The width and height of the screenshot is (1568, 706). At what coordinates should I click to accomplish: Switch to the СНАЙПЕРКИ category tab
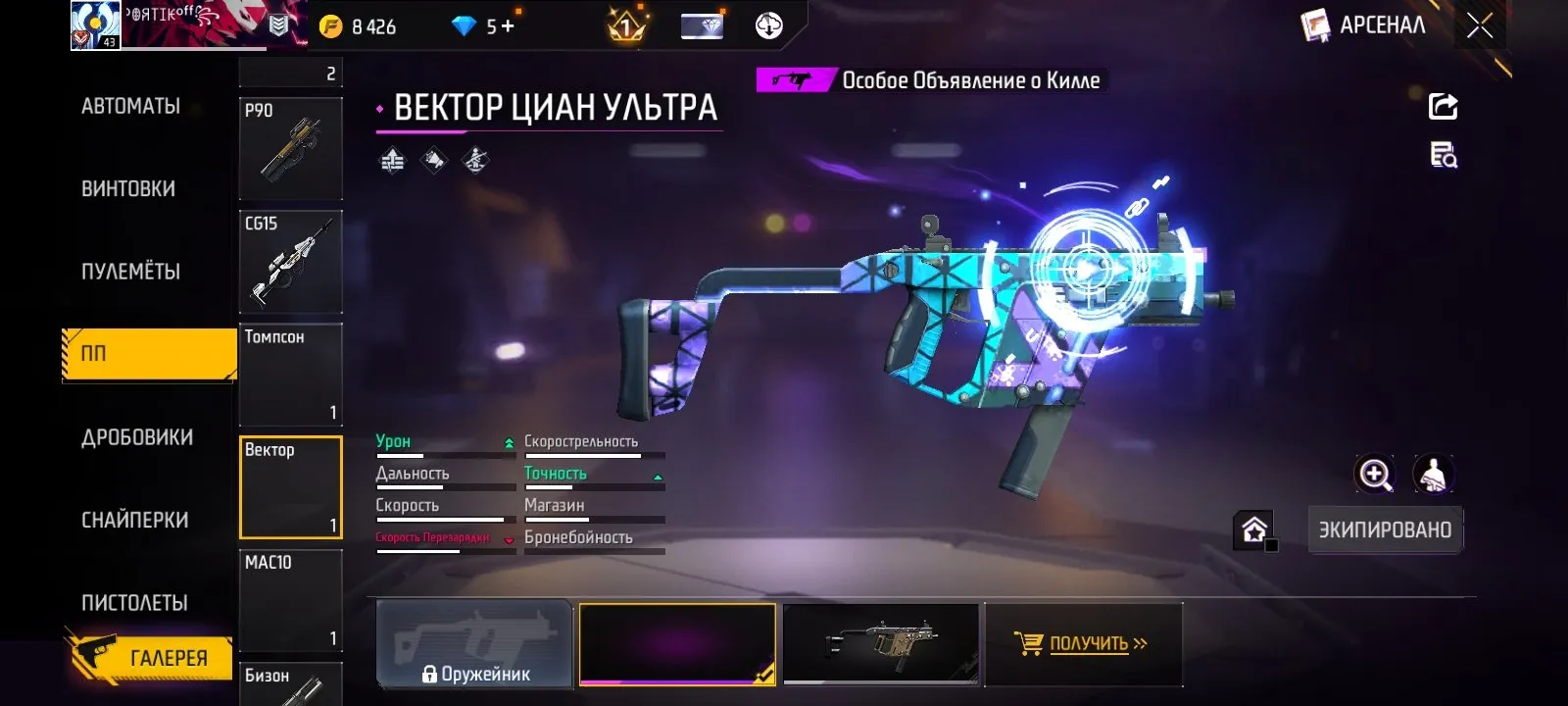[135, 520]
